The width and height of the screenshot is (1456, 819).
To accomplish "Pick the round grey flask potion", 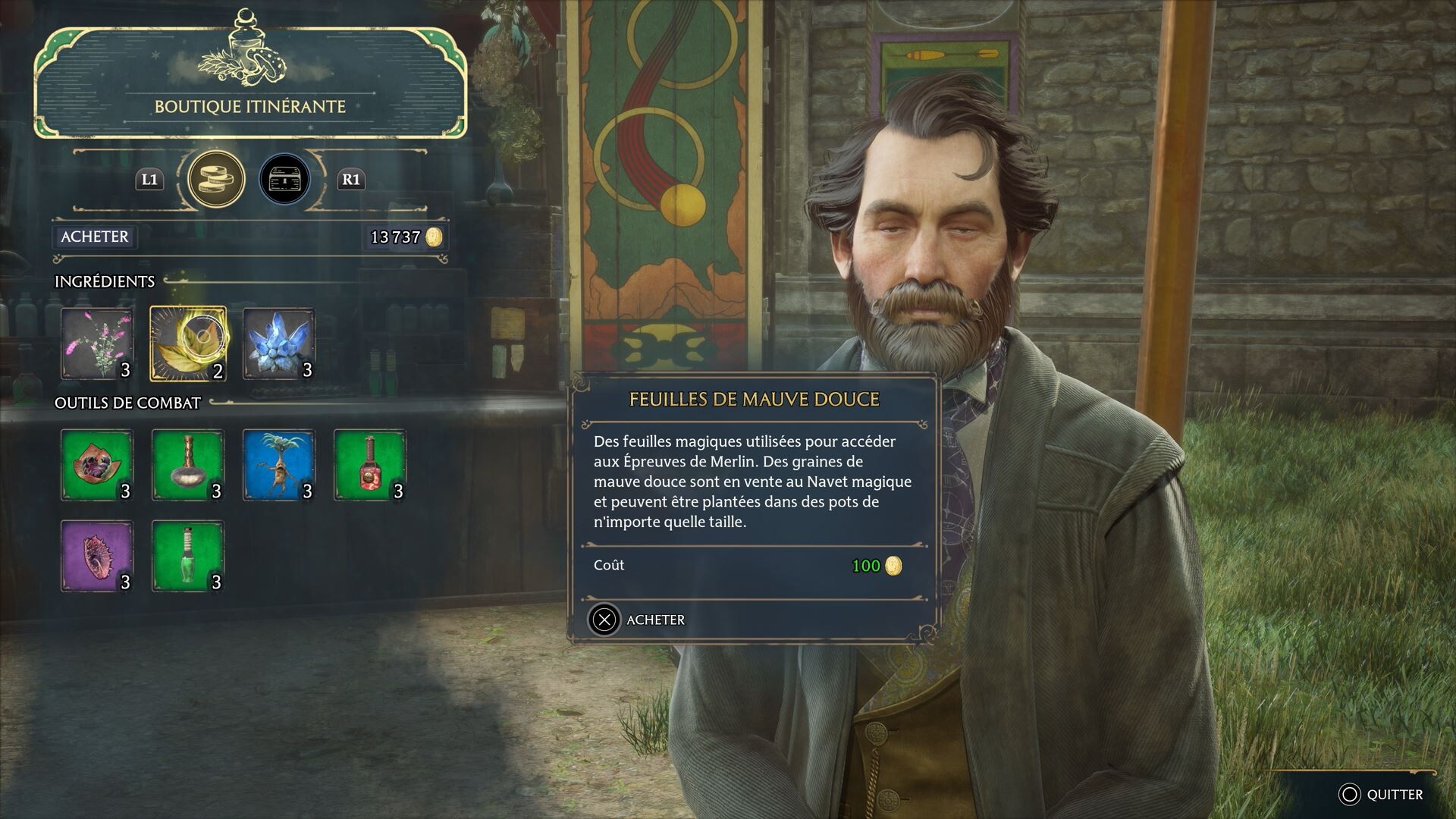I will [188, 465].
